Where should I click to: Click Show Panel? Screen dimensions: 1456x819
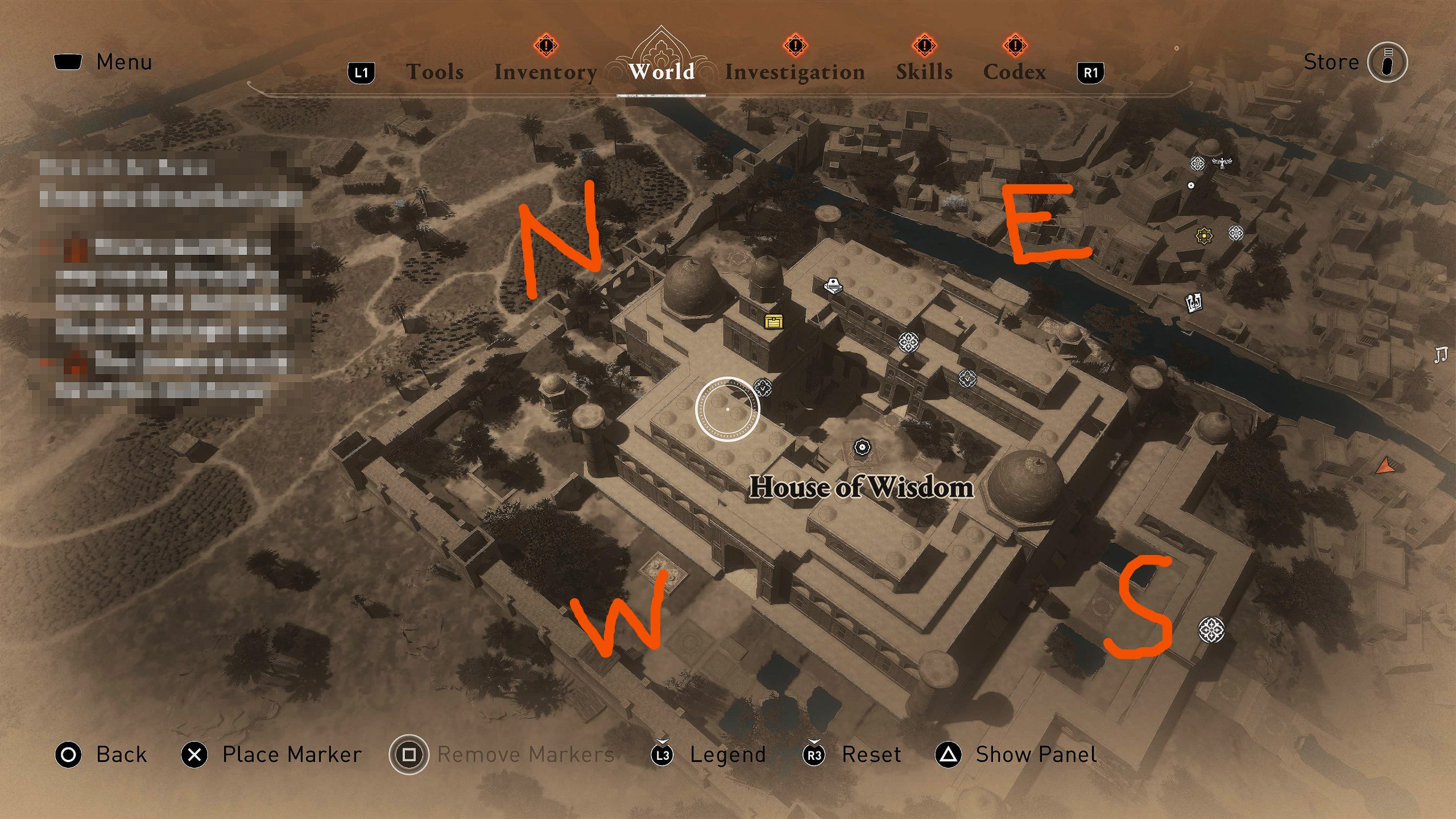pyautogui.click(x=1035, y=755)
